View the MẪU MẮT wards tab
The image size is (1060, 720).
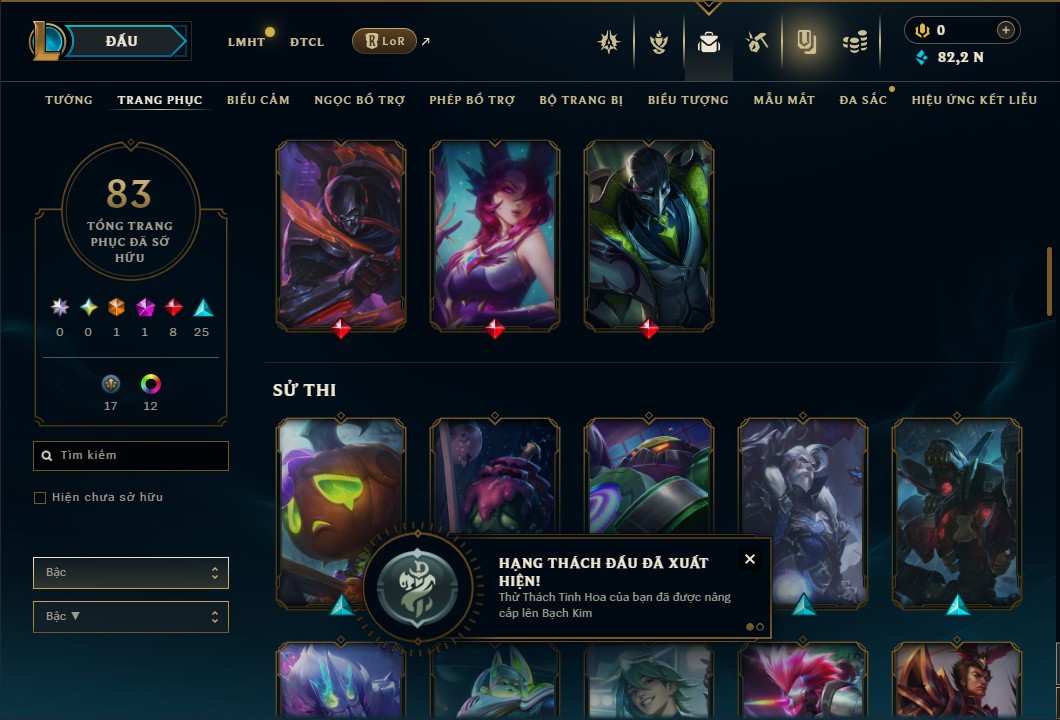(x=784, y=100)
